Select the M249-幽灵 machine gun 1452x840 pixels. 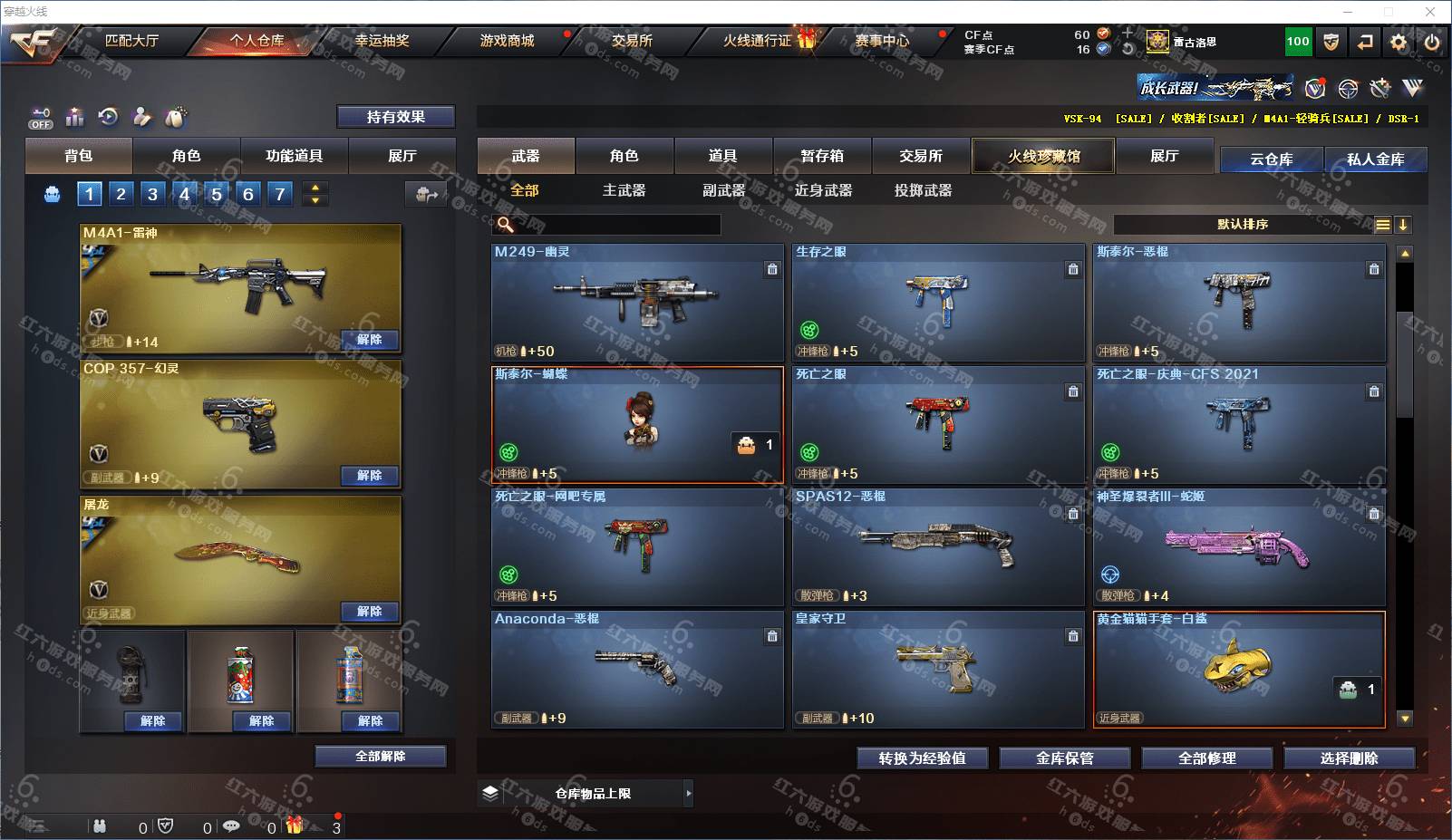[637, 302]
